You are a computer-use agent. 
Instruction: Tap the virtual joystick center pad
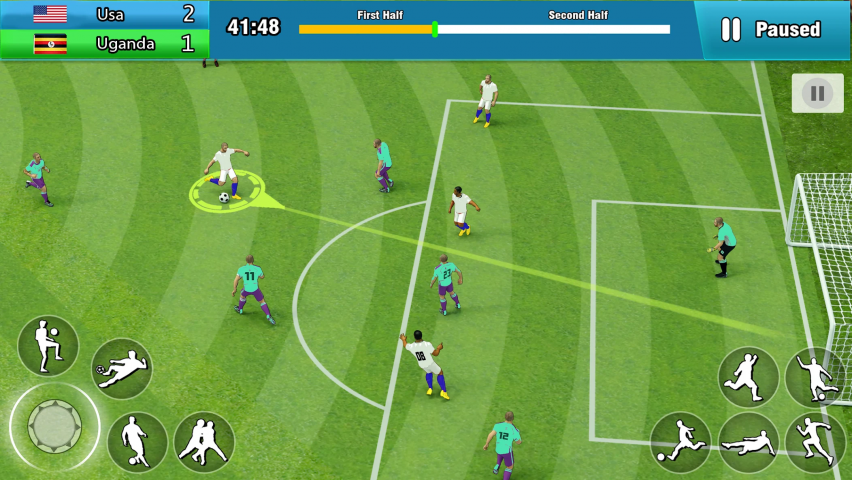[x=54, y=427]
